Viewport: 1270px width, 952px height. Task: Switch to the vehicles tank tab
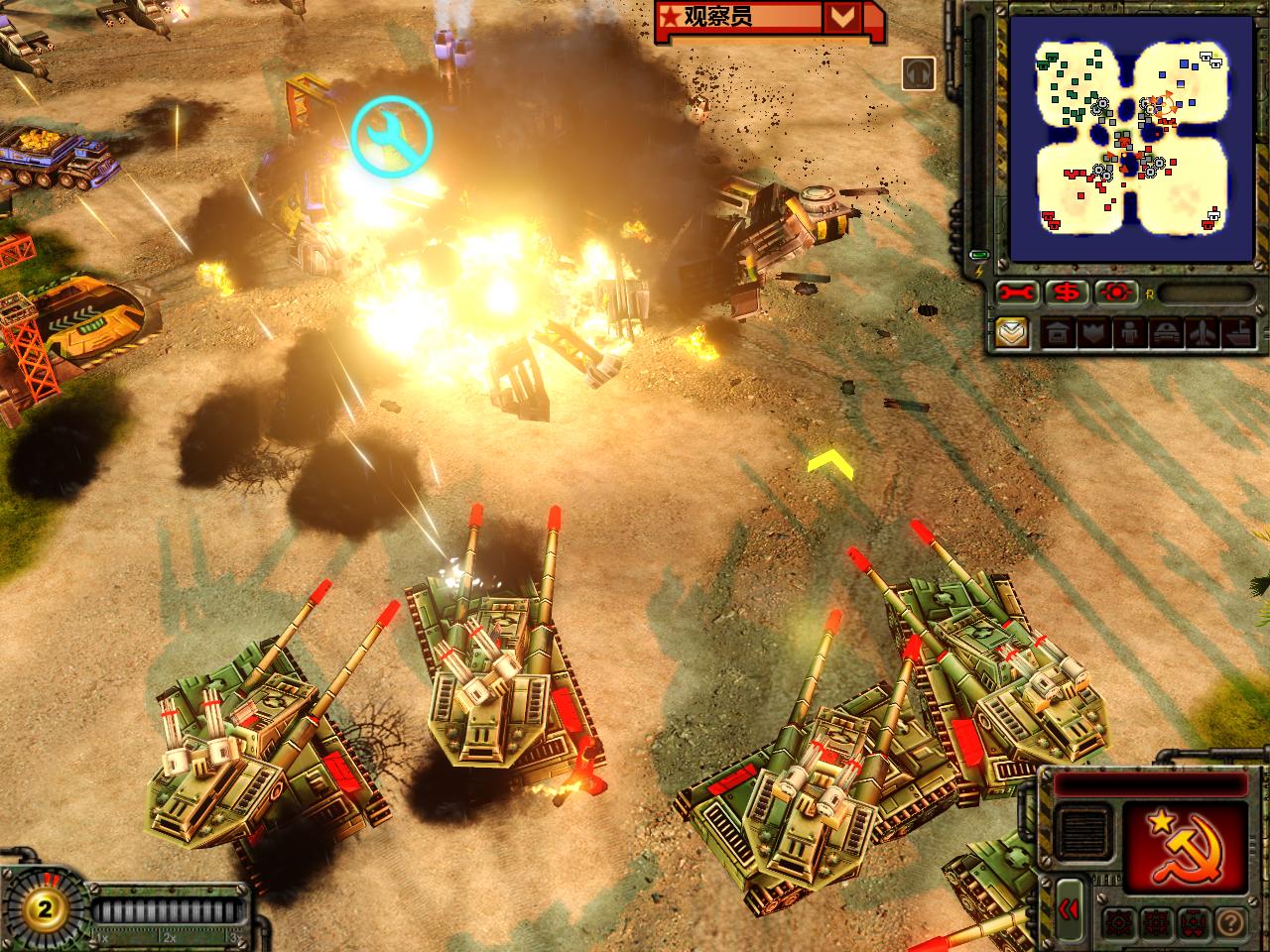click(x=1163, y=333)
